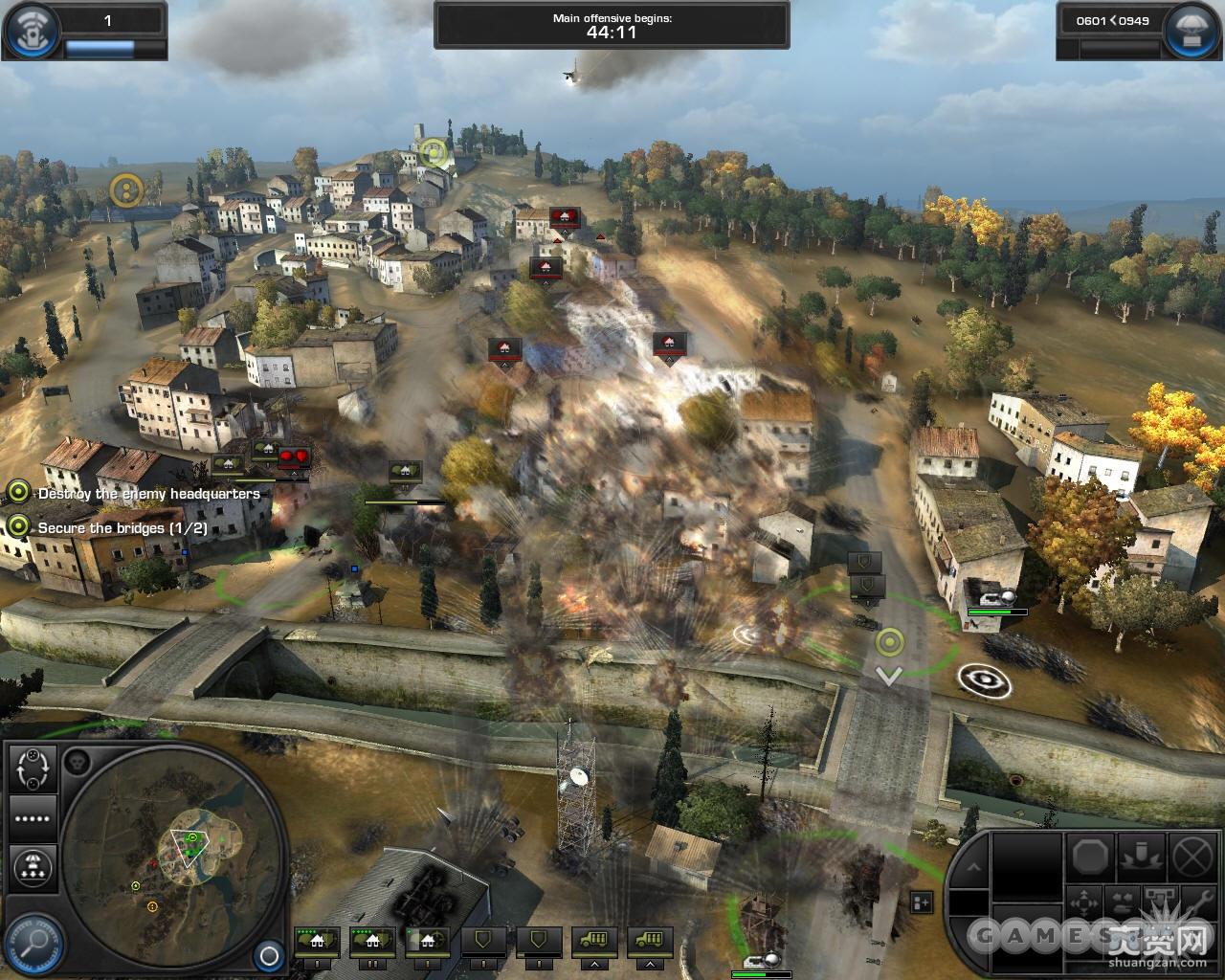Click the camera rotate icon beside minimap
The image size is (1225, 980).
33,768
